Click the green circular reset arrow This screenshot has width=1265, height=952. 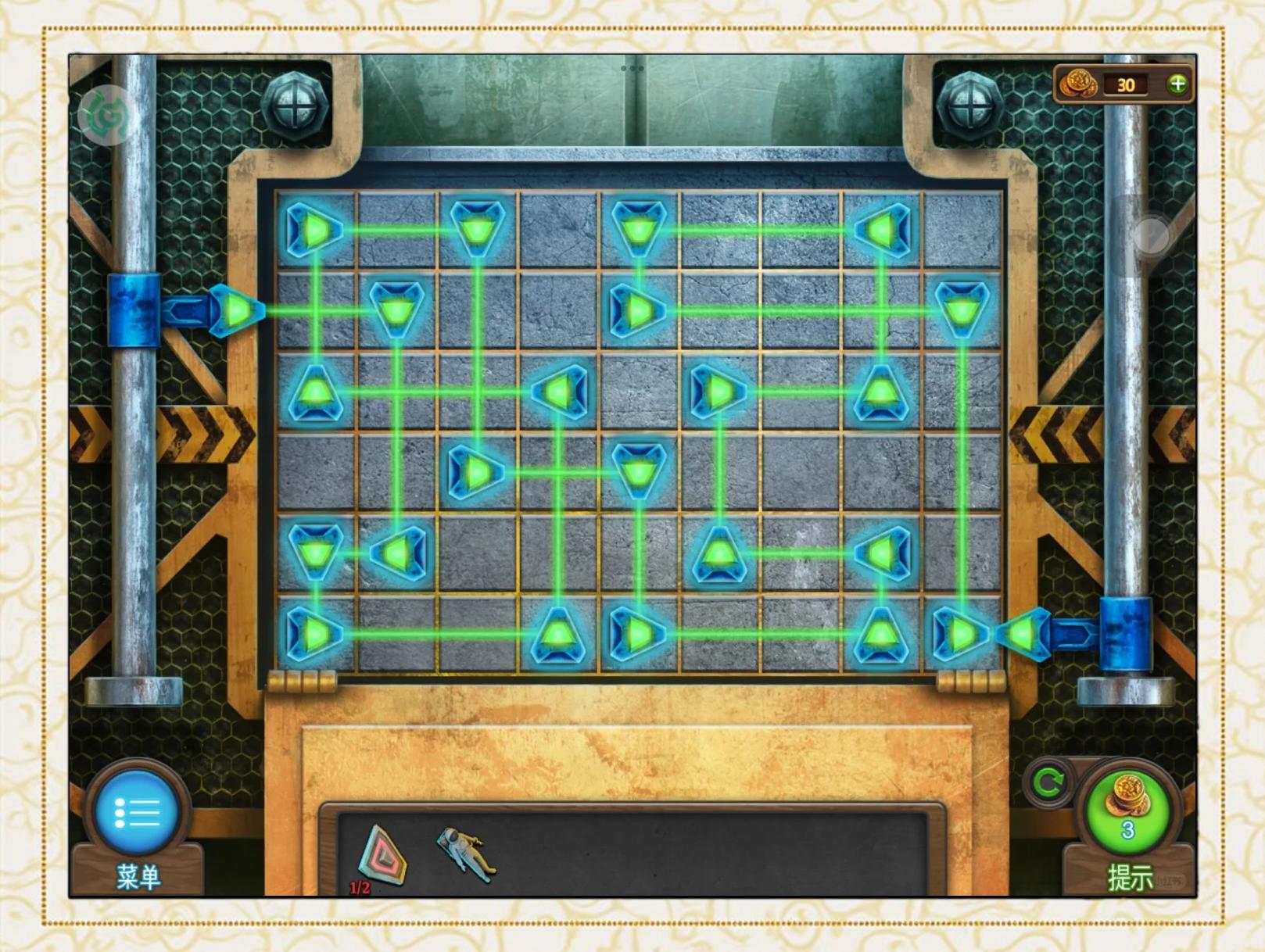pyautogui.click(x=1048, y=782)
